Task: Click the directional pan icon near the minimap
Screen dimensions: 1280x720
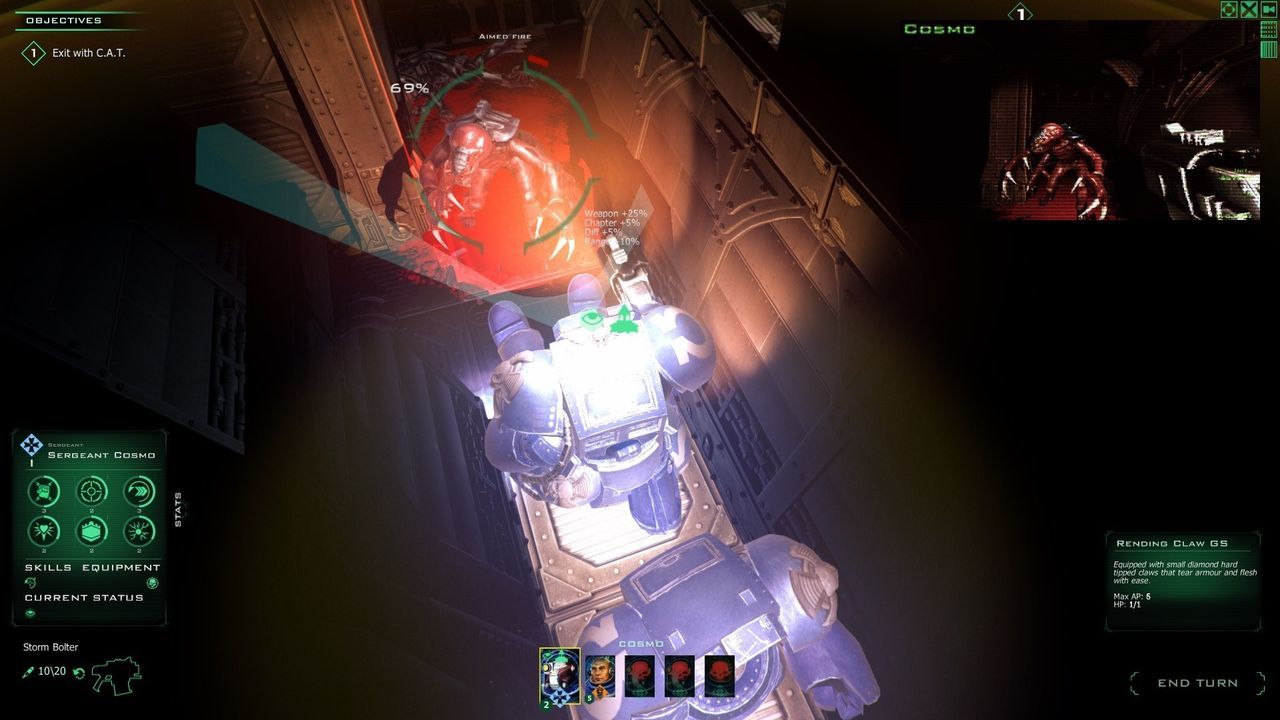Action: coord(1229,10)
